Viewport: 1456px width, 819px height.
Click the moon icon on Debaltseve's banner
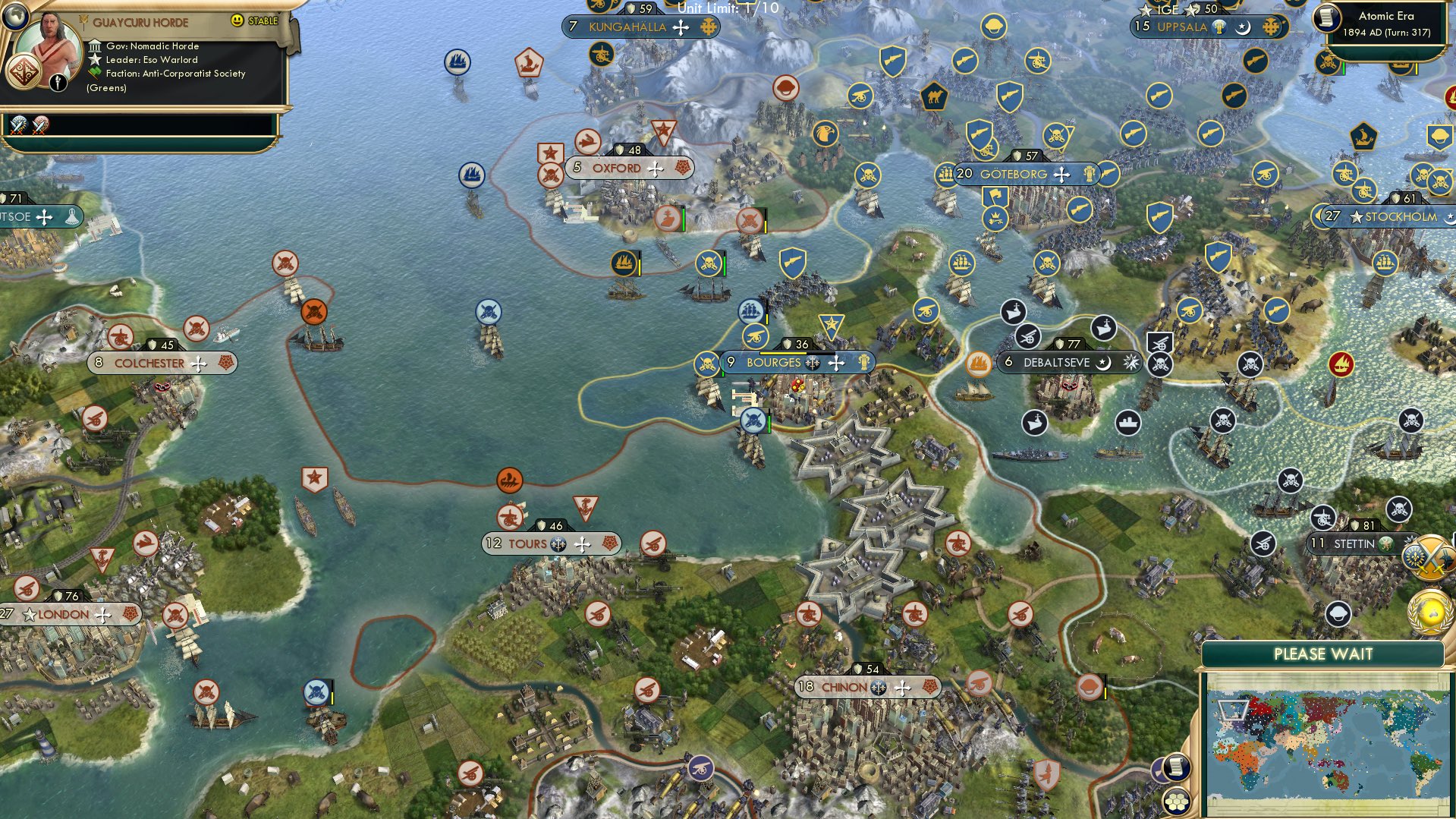1105,363
